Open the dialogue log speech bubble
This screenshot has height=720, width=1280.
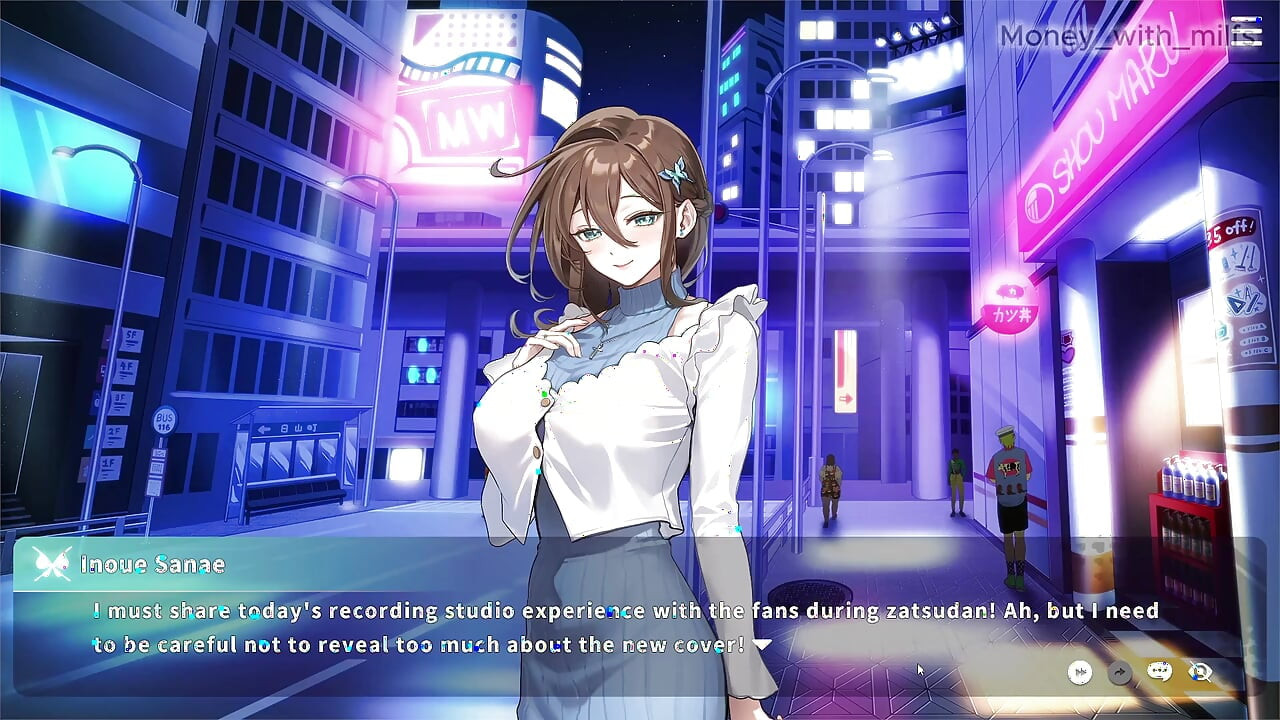click(1160, 672)
